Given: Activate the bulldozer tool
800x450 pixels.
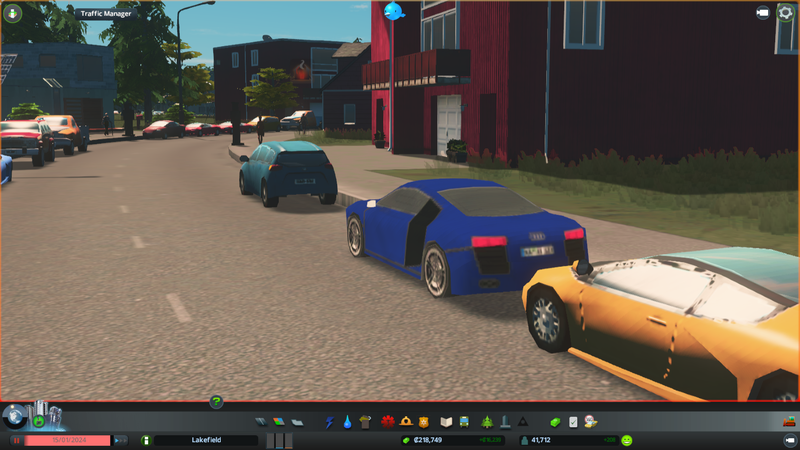Looking at the screenshot, I should [787, 421].
